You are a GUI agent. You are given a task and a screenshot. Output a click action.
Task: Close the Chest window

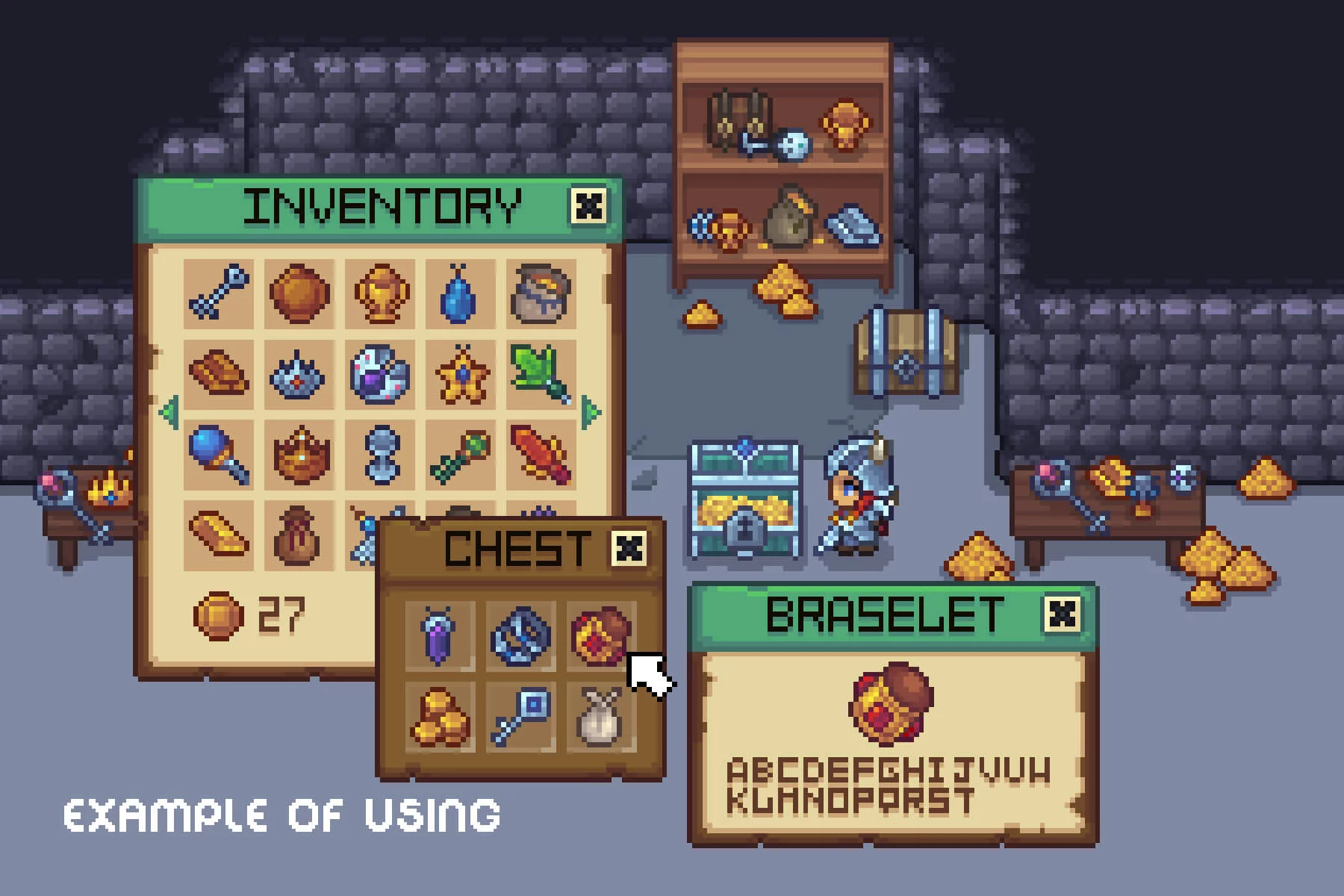pos(629,549)
